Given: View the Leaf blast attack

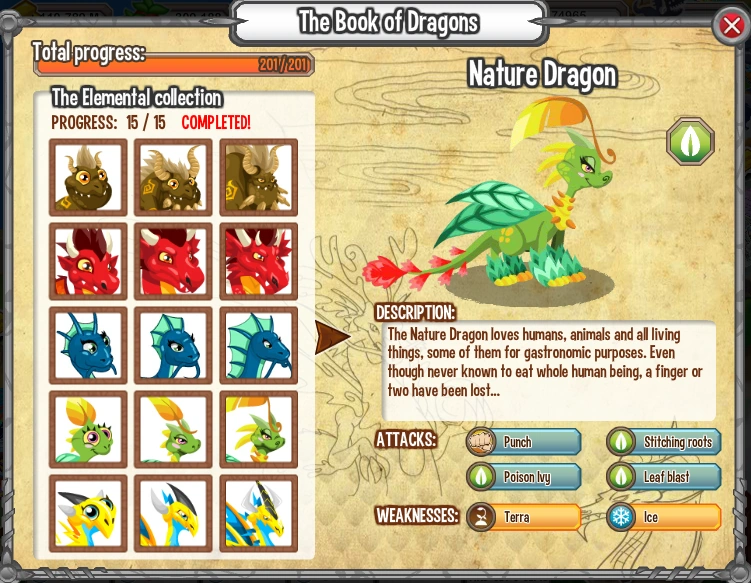Looking at the screenshot, I should 664,477.
